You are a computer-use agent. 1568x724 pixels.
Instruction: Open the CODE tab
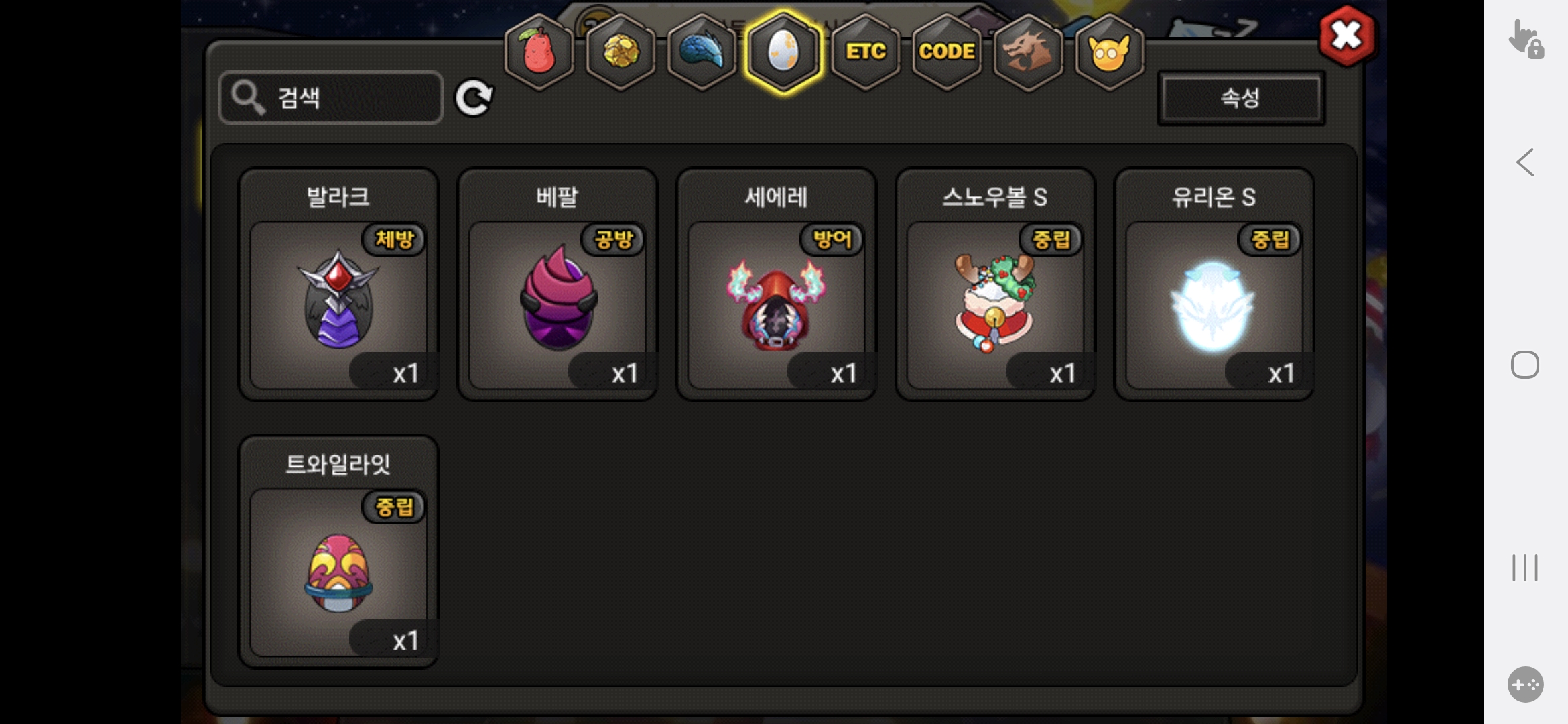point(946,52)
